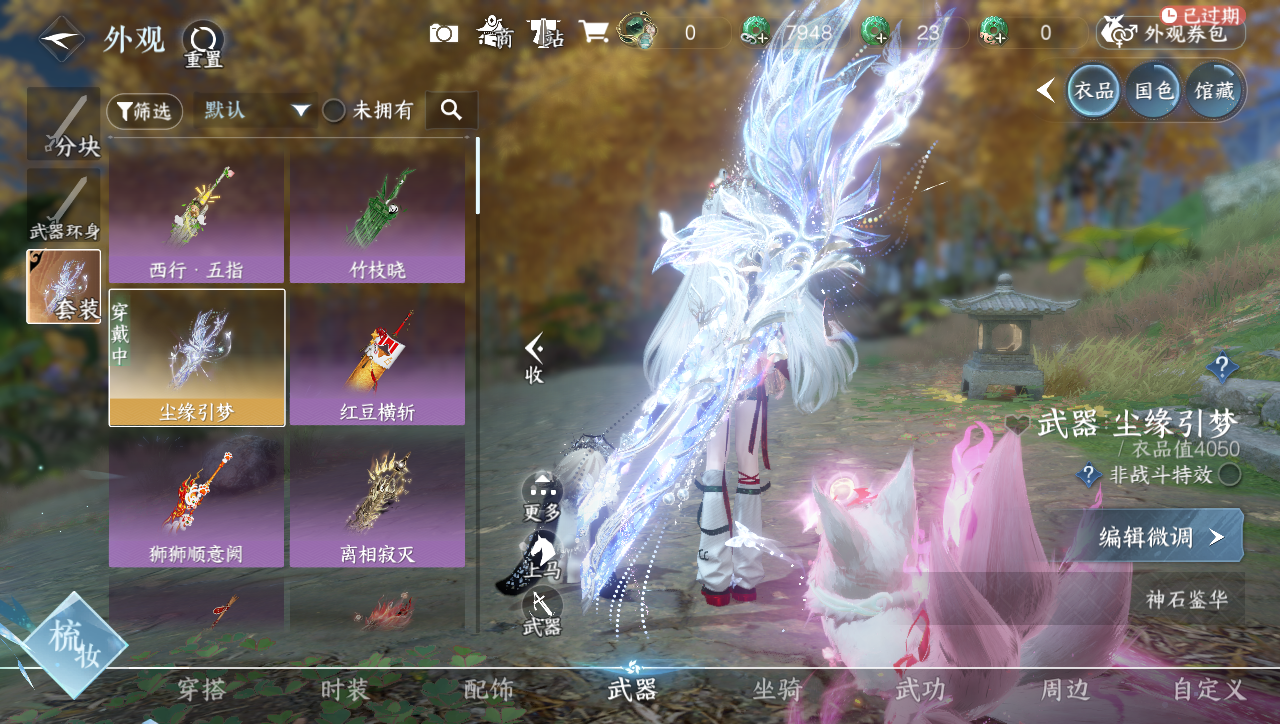1280x724 pixels.
Task: Open the weapon search magnifier
Action: click(x=451, y=110)
